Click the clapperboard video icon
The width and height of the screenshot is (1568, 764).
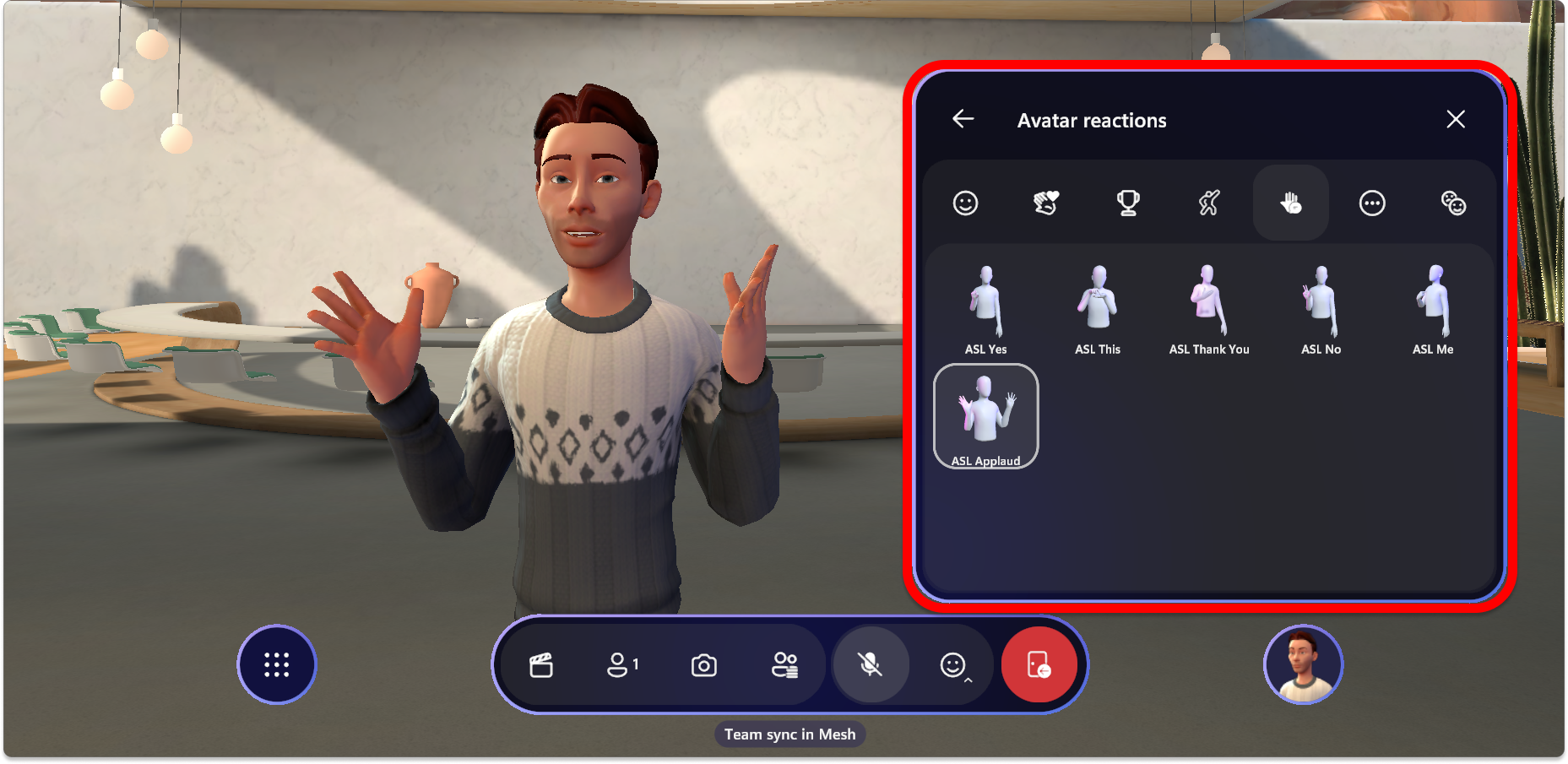pyautogui.click(x=543, y=665)
